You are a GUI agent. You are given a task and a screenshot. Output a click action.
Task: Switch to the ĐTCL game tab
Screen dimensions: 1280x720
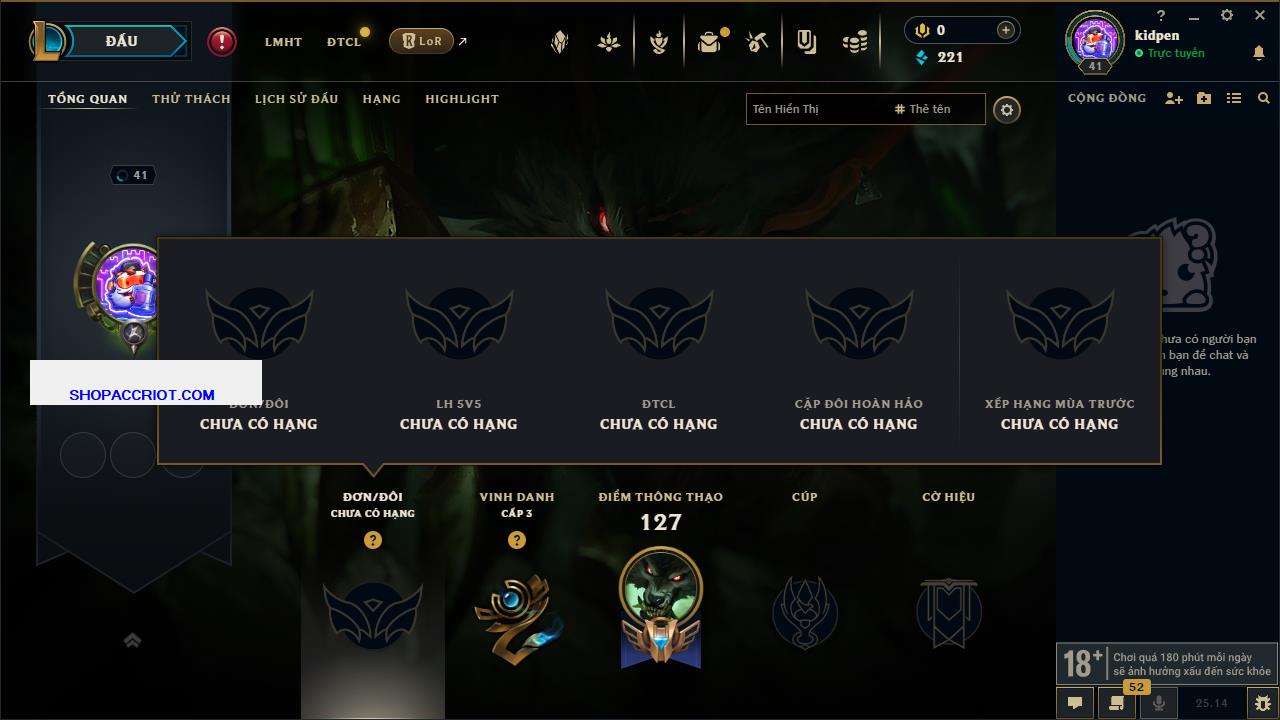click(x=344, y=42)
